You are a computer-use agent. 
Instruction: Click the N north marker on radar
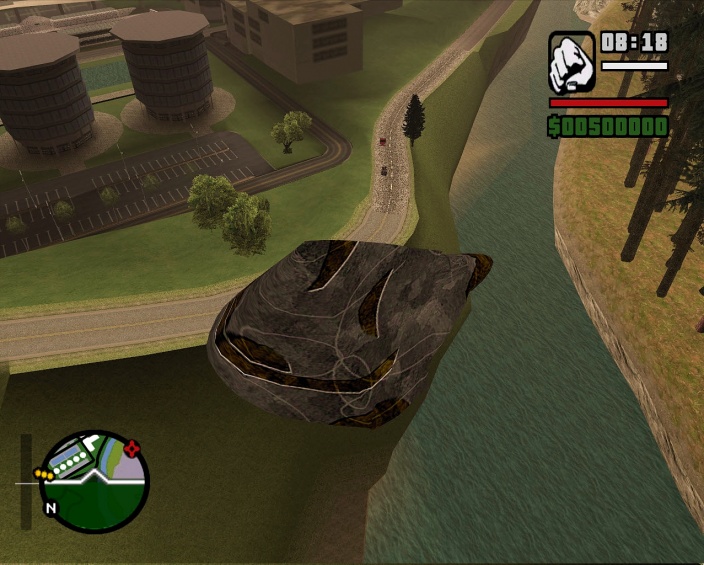(50, 508)
